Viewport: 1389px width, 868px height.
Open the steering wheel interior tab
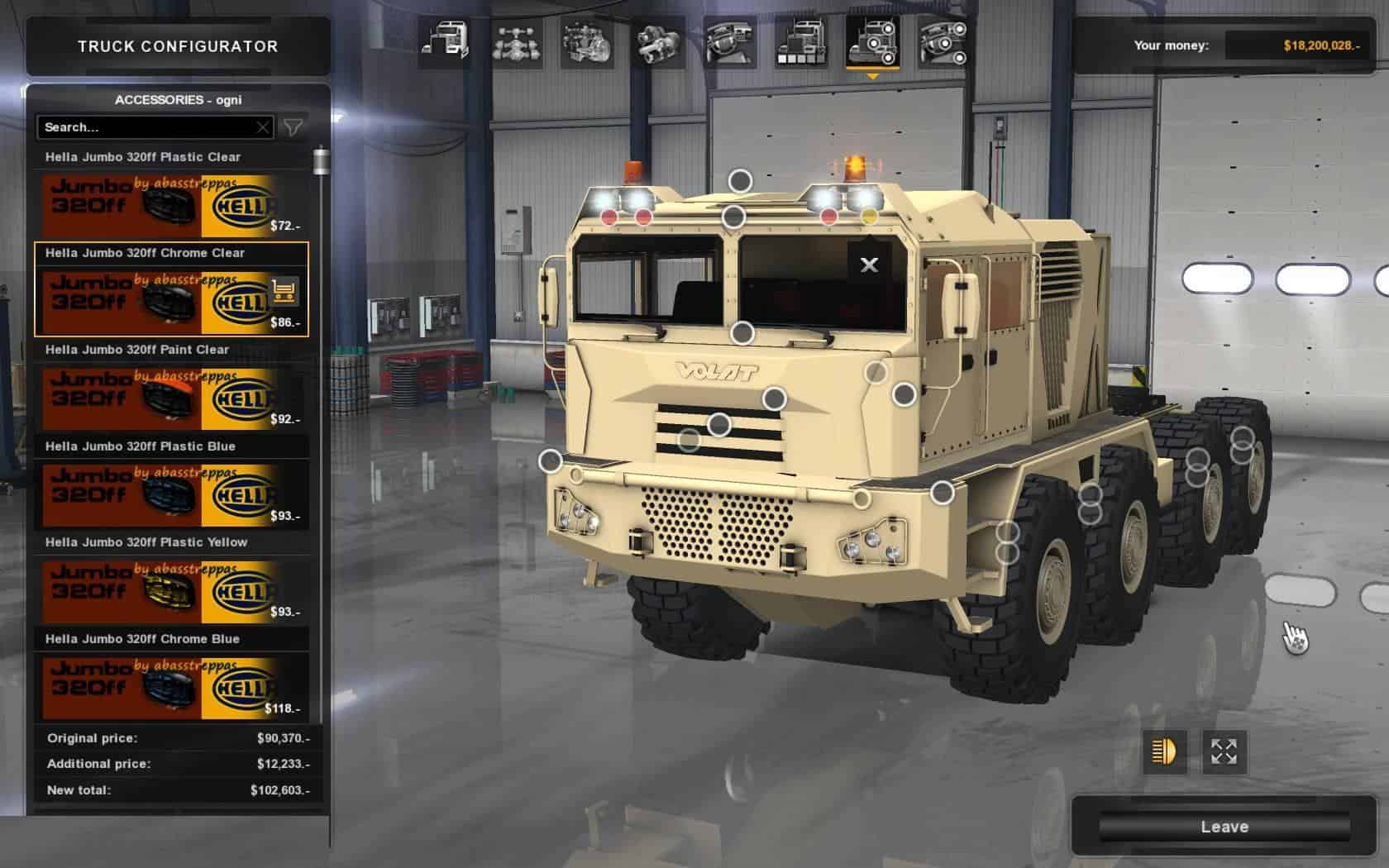(731, 42)
